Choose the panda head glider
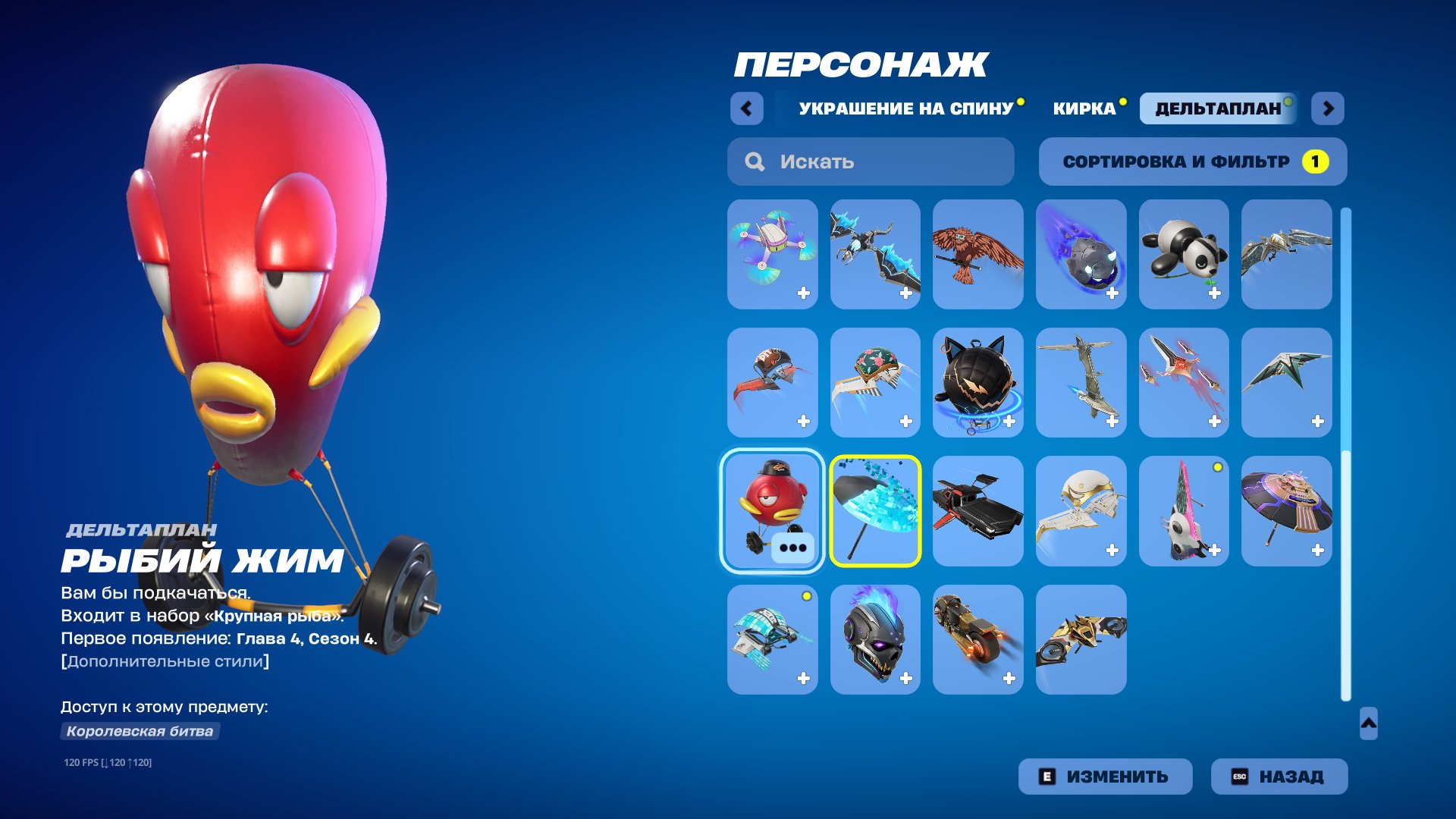The width and height of the screenshot is (1456, 819). coord(1183,254)
